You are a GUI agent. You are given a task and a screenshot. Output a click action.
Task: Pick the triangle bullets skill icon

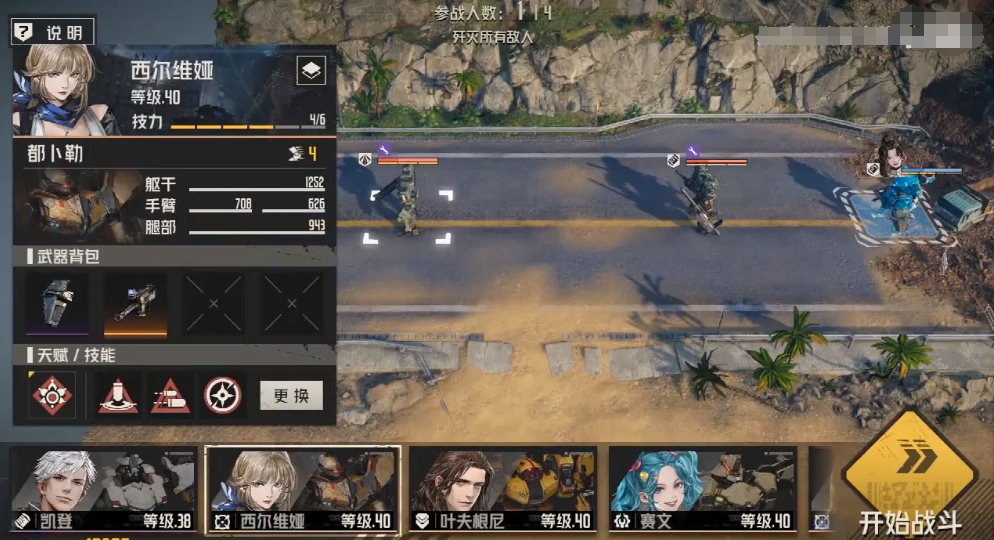170,396
